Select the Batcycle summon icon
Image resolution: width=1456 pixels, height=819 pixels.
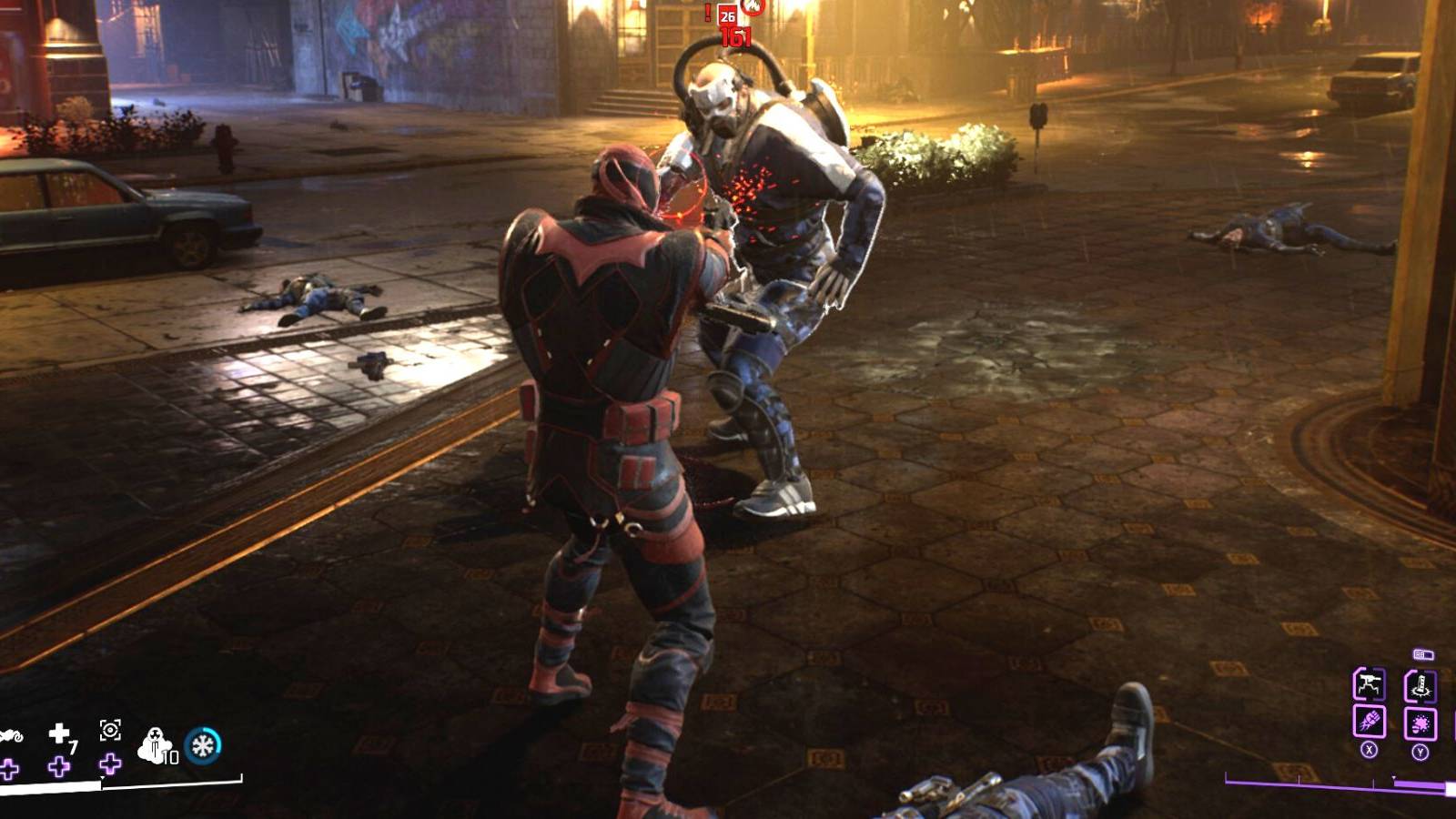pyautogui.click(x=11, y=733)
